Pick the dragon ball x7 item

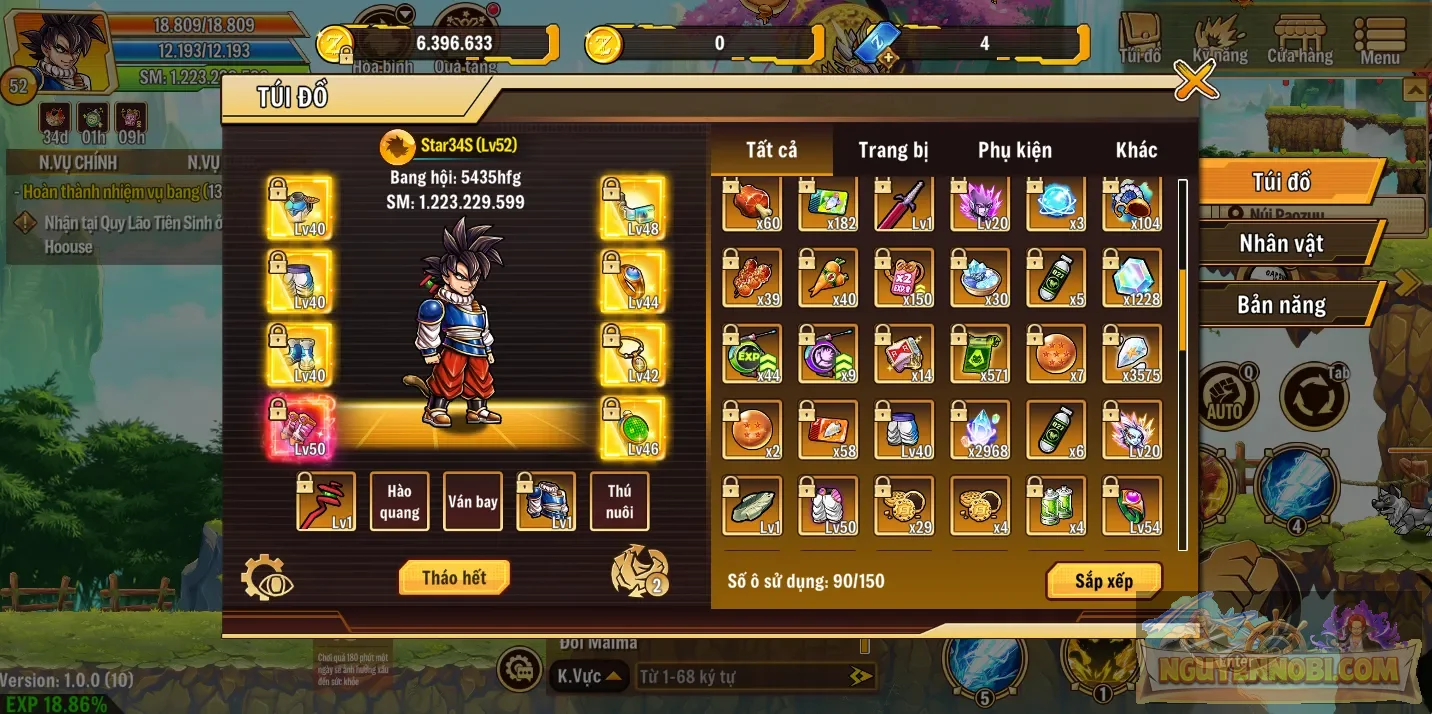click(1057, 354)
